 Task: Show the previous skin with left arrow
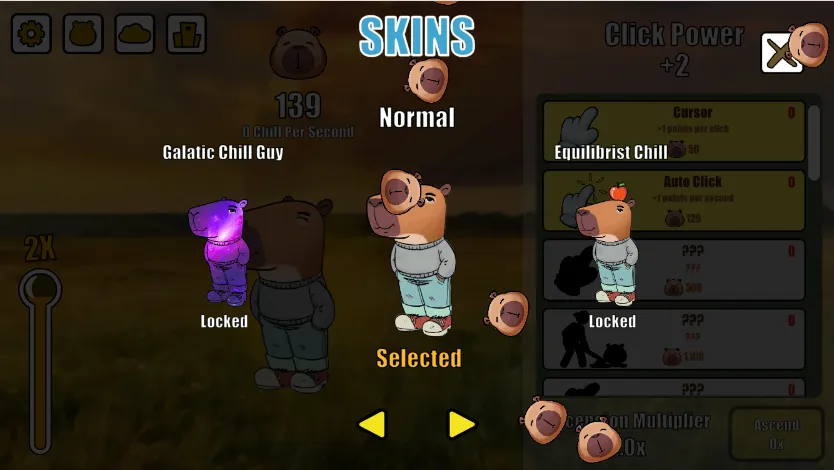(x=372, y=424)
